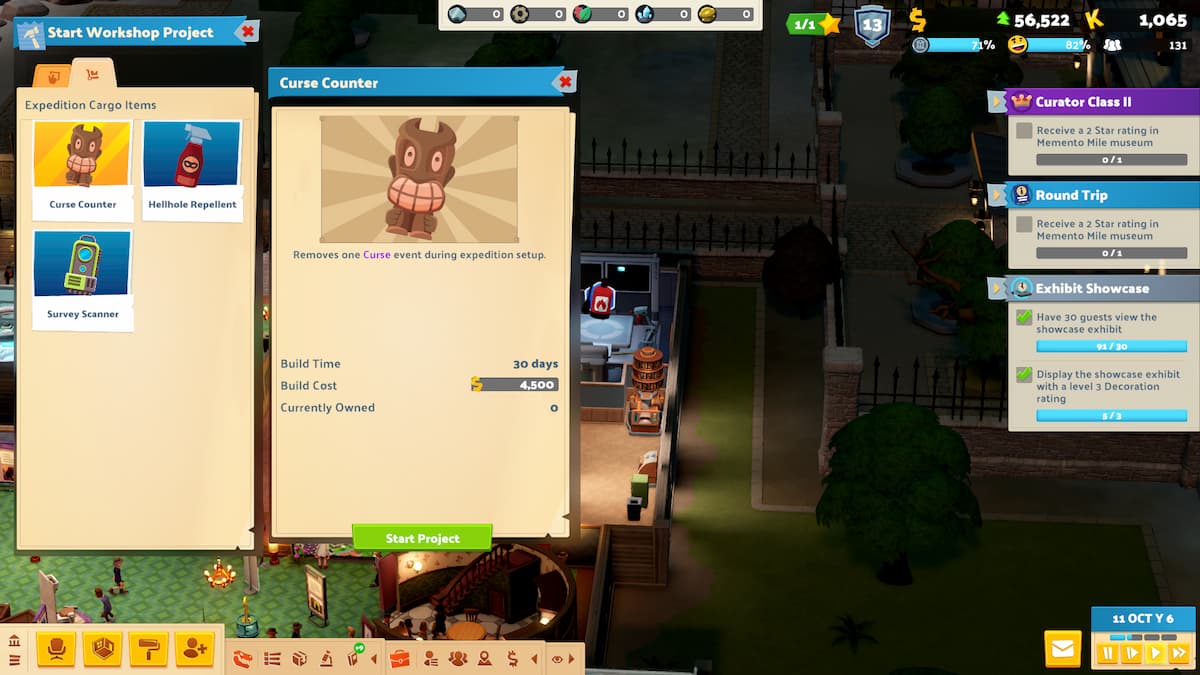Expand the Round Trip objective

997,195
